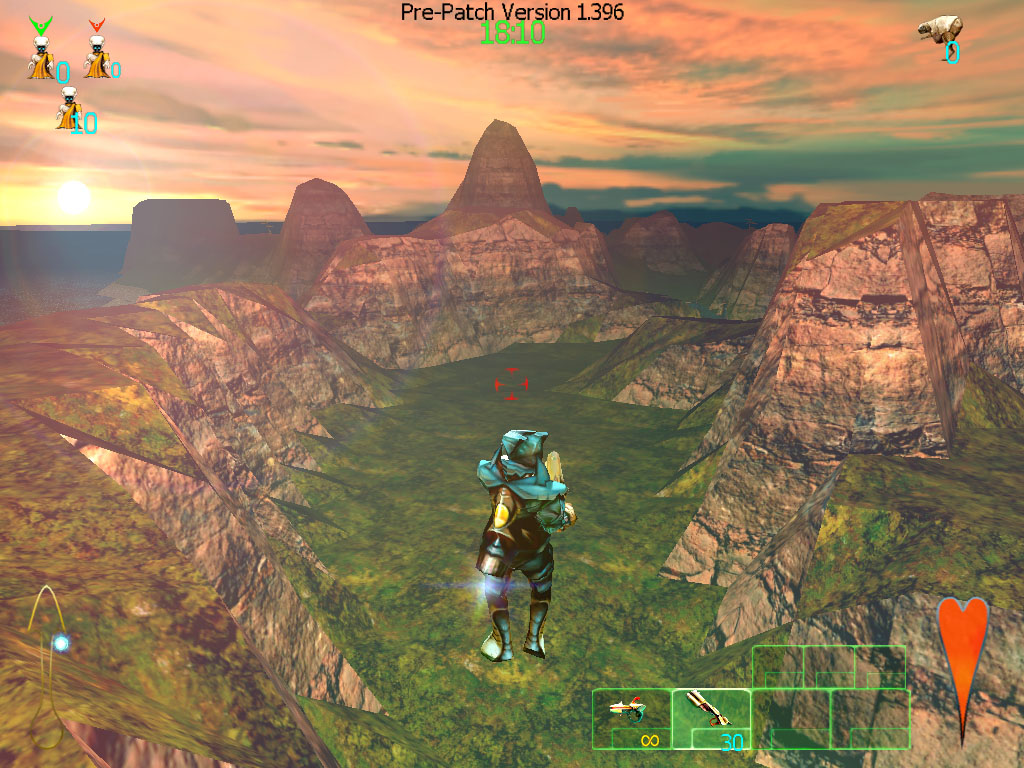This screenshot has height=768, width=1024.
Task: Select the pistol slot with infinite ammo
Action: 631,718
